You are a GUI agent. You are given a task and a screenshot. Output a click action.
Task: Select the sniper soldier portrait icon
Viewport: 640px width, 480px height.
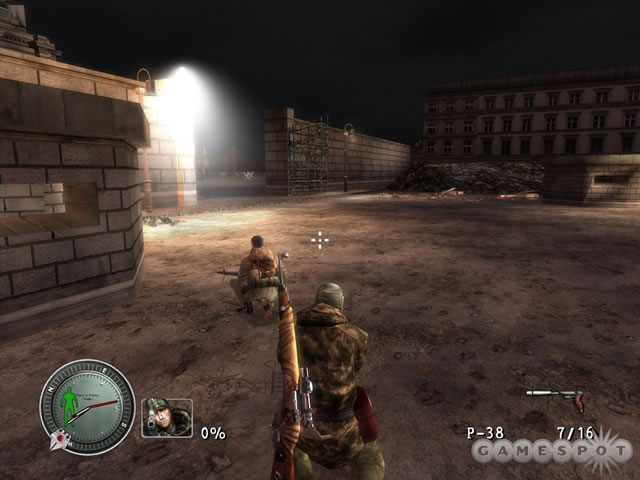click(166, 418)
